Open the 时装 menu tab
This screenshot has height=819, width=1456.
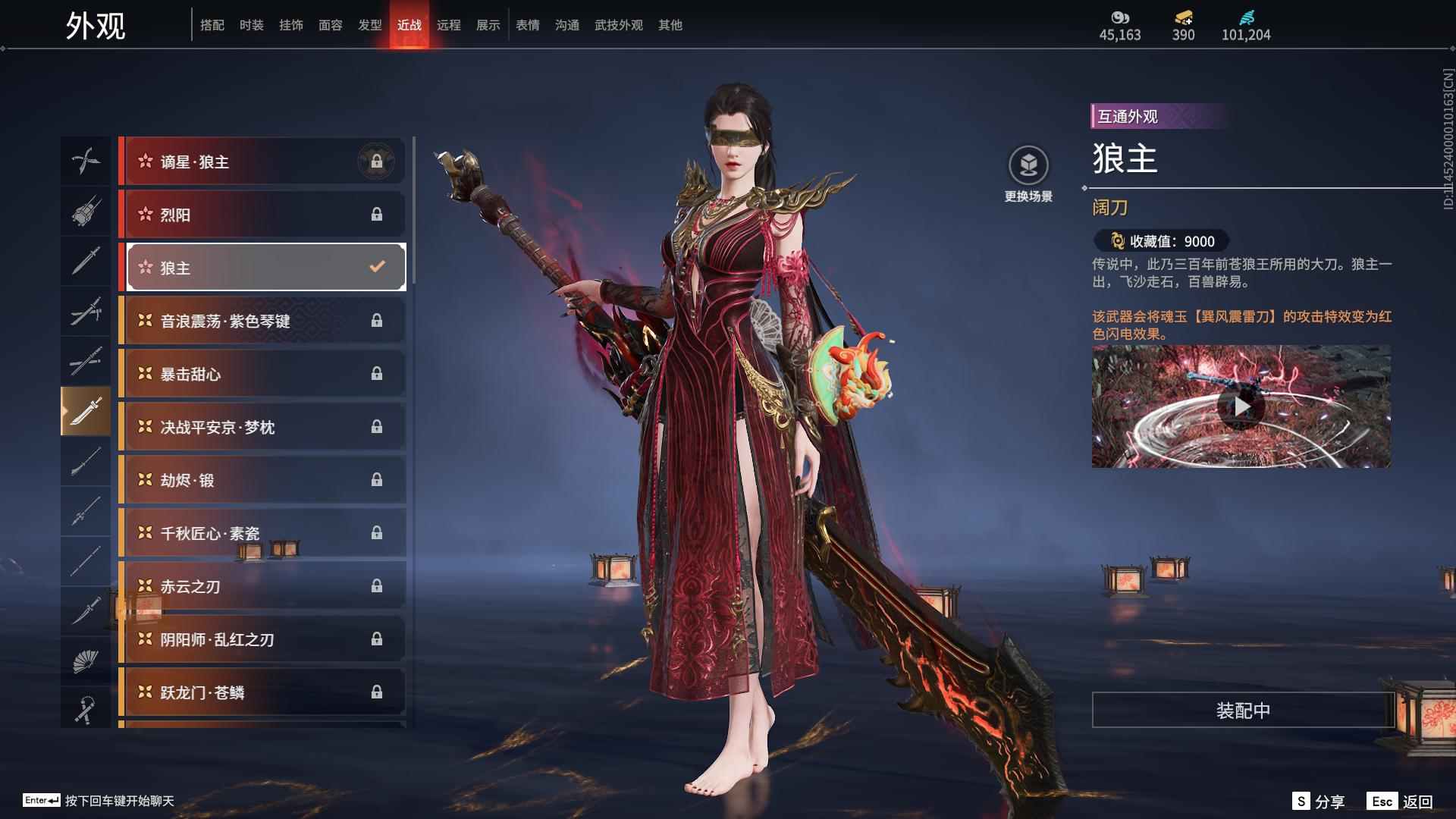coord(251,24)
